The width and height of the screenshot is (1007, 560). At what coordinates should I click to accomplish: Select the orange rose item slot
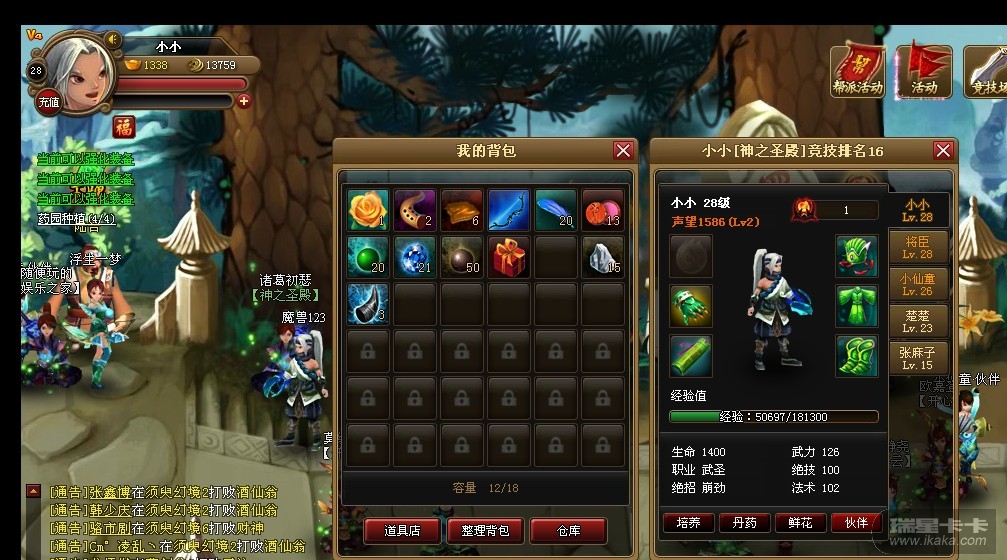tap(368, 210)
